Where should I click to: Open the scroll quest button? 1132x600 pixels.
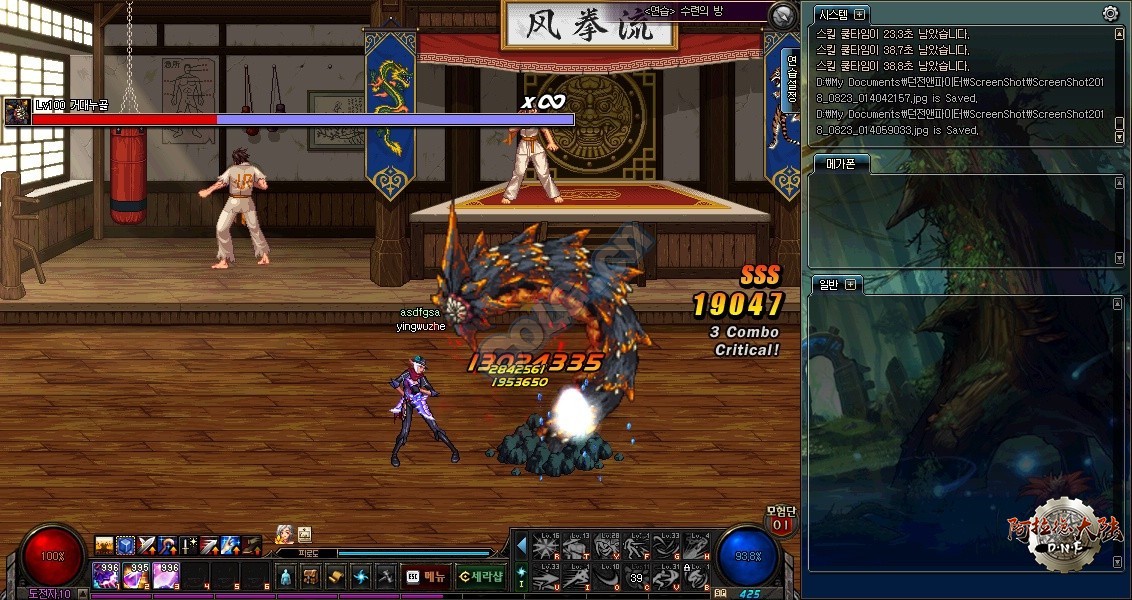(336, 576)
